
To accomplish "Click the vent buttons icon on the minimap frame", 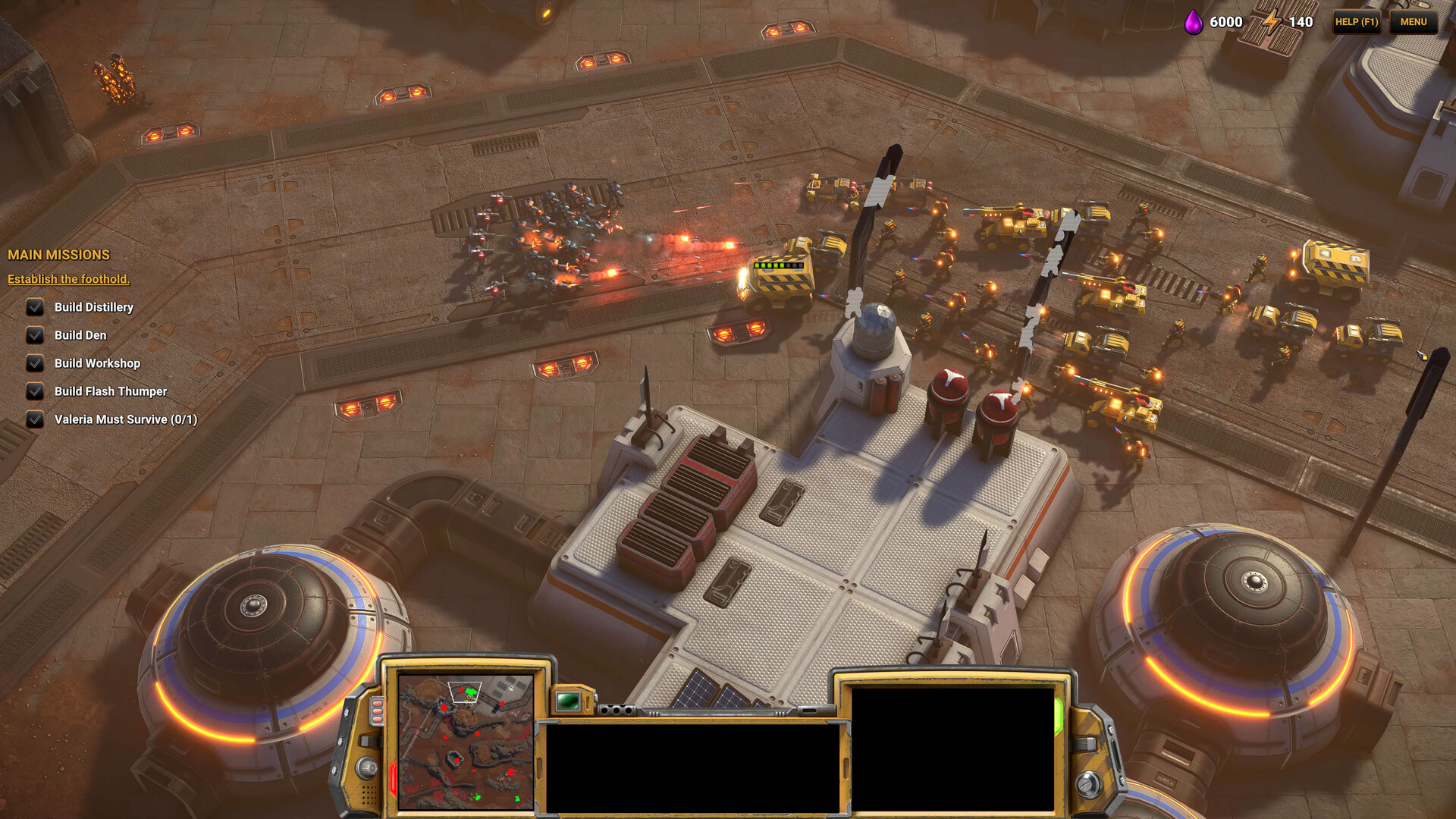I will (377, 711).
